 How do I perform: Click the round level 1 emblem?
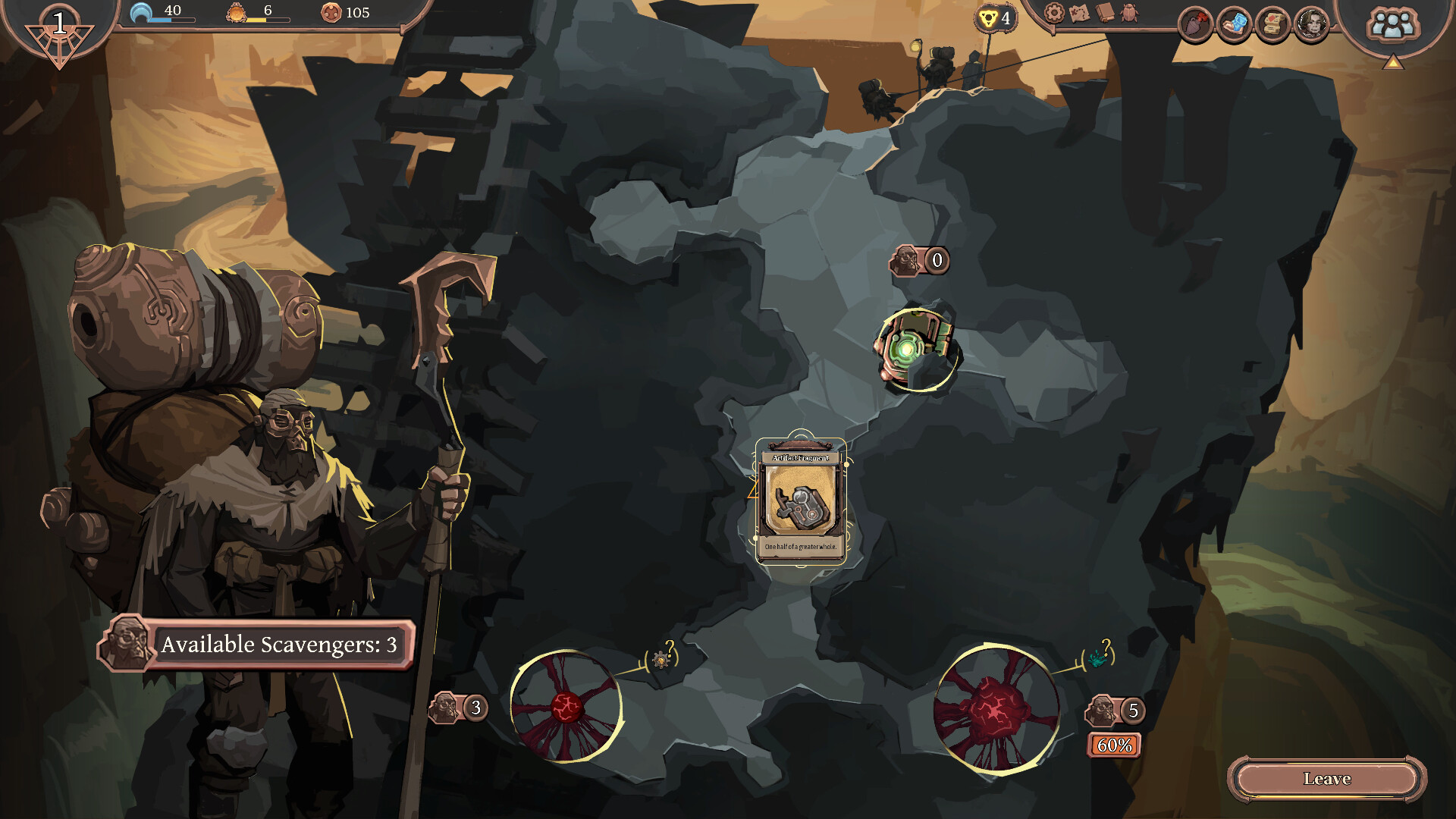click(x=59, y=30)
